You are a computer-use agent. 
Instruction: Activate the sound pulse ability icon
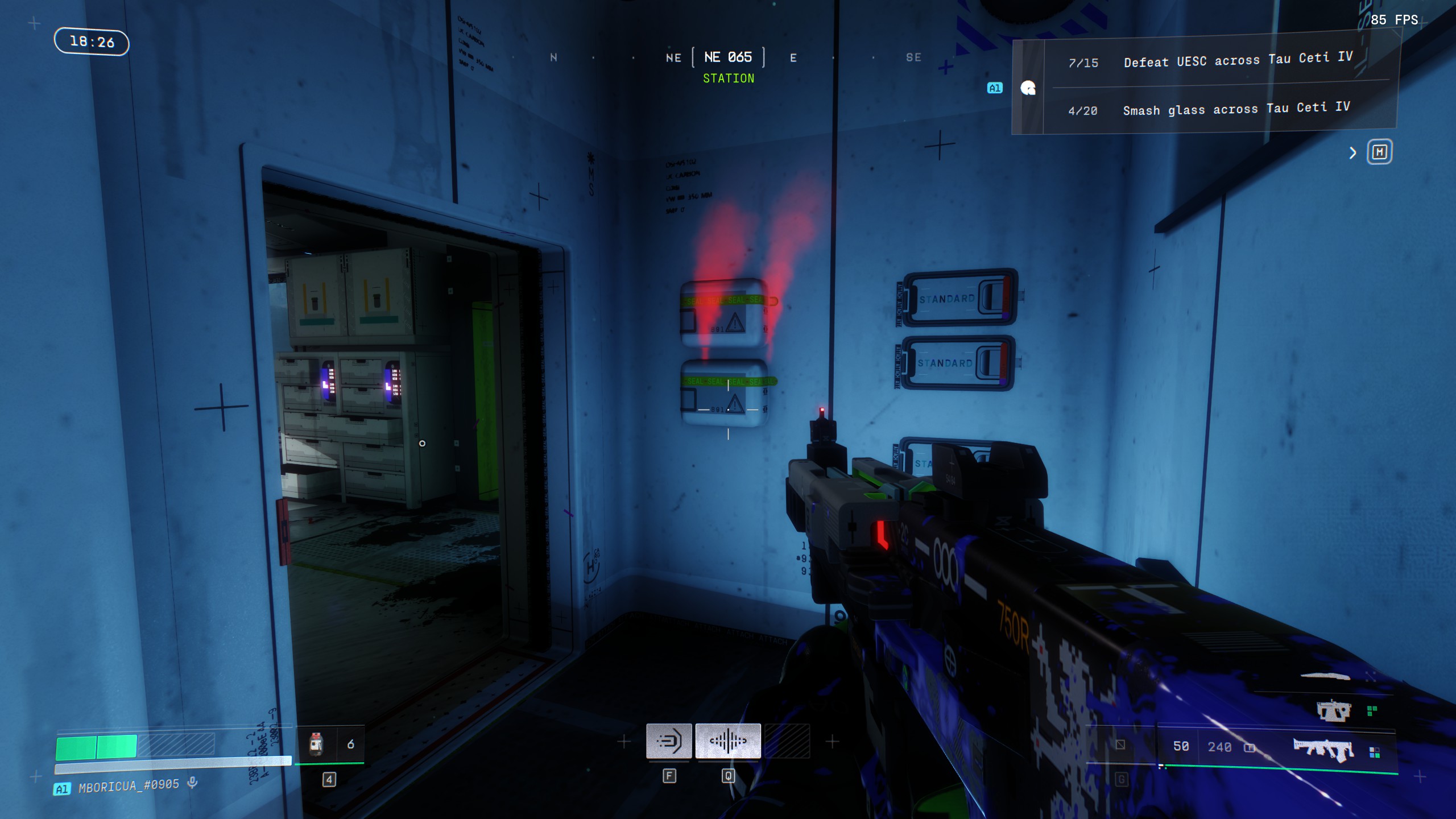pos(728,741)
